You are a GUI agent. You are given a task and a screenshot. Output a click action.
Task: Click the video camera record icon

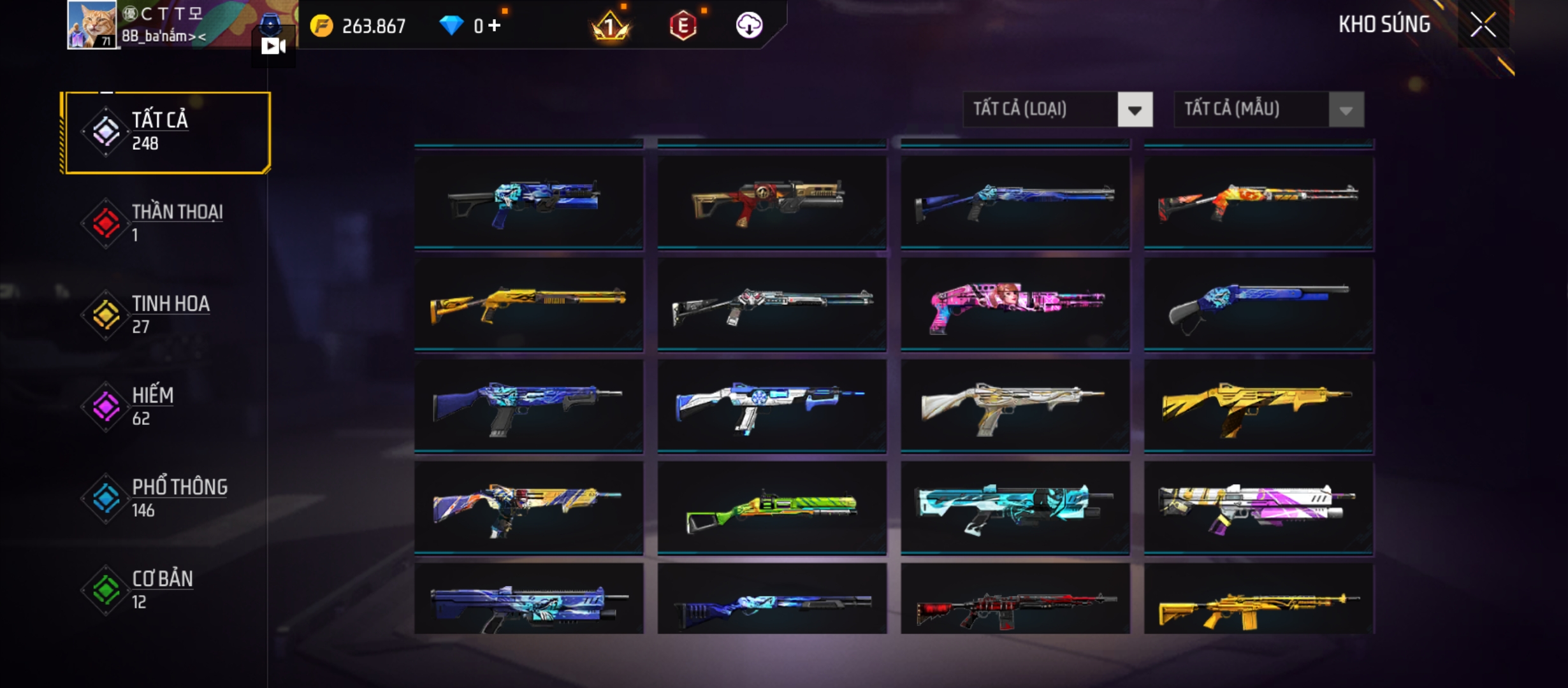pyautogui.click(x=273, y=46)
